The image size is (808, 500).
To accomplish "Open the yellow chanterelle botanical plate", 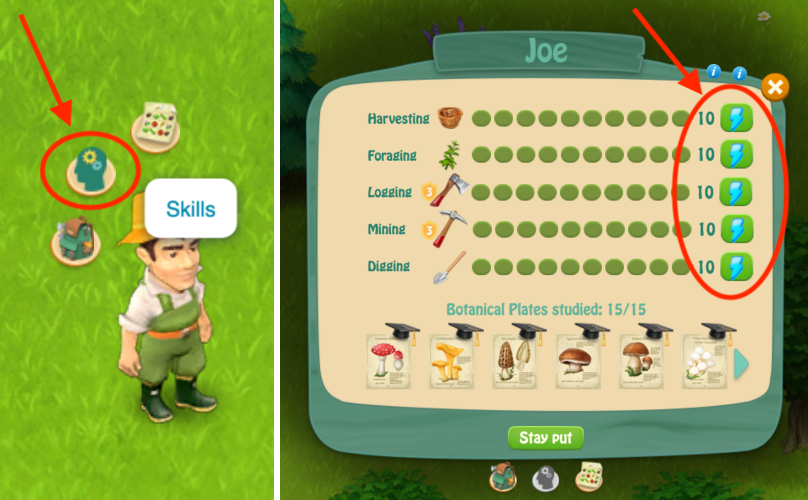I will [451, 358].
